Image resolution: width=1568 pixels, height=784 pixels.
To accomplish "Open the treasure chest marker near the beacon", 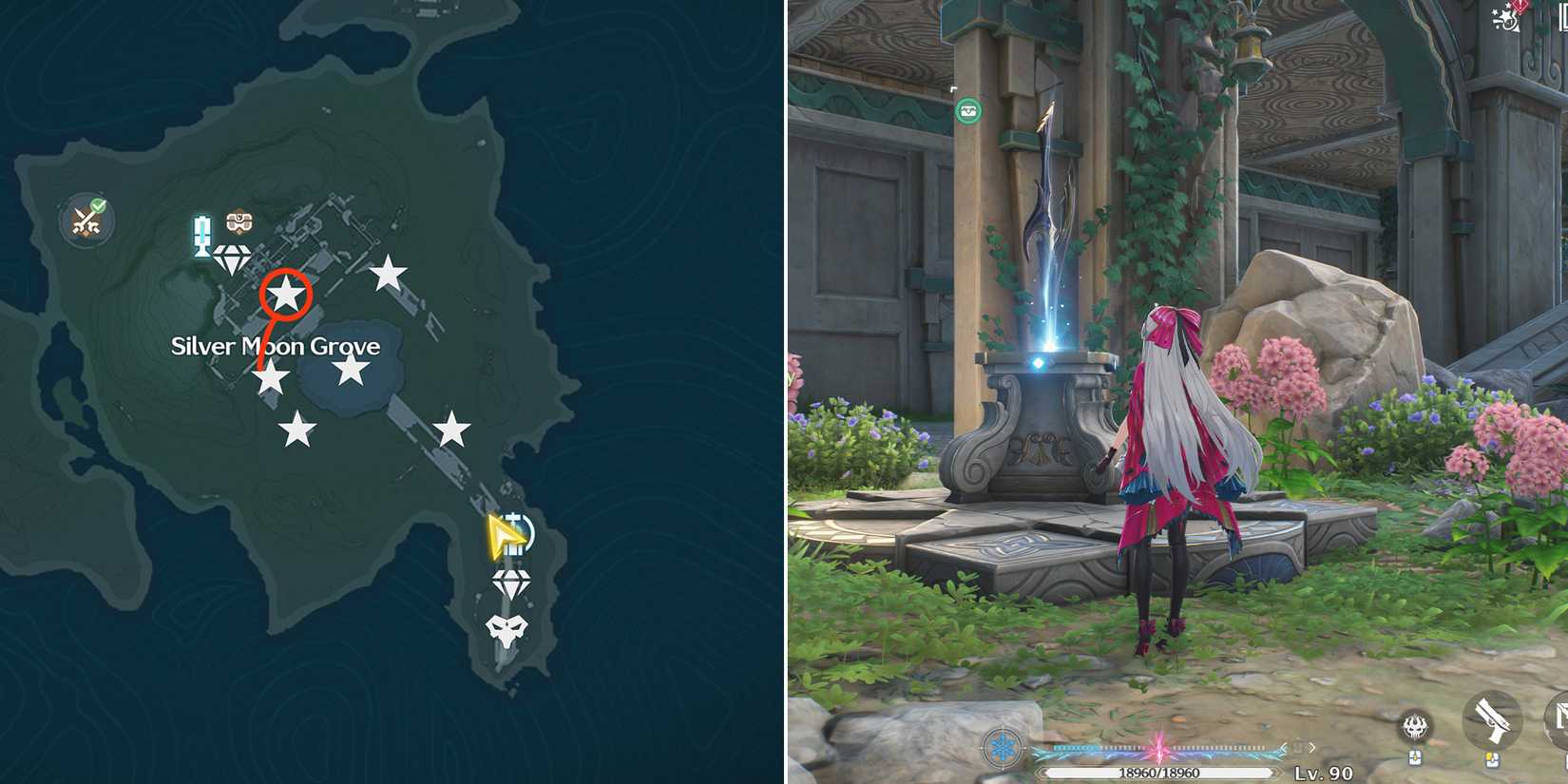I will [x=239, y=223].
